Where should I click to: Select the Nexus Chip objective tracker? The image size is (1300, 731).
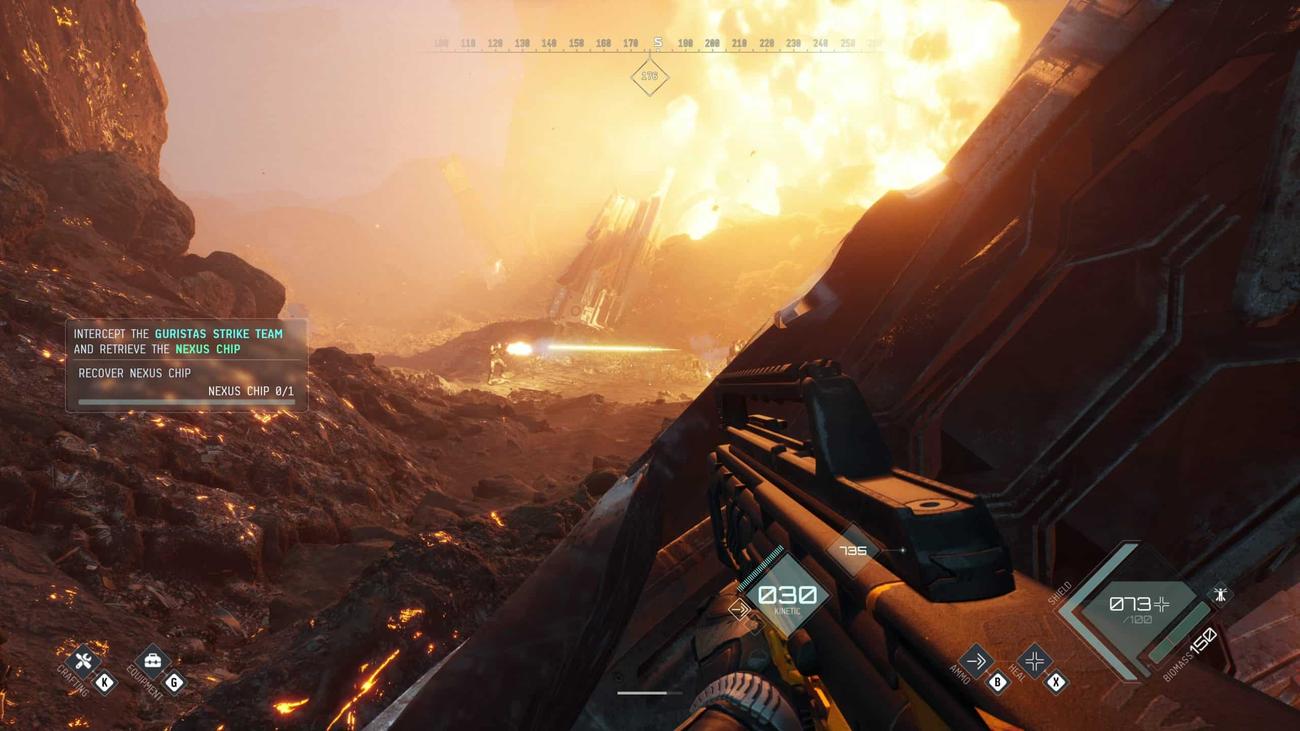pos(186,365)
